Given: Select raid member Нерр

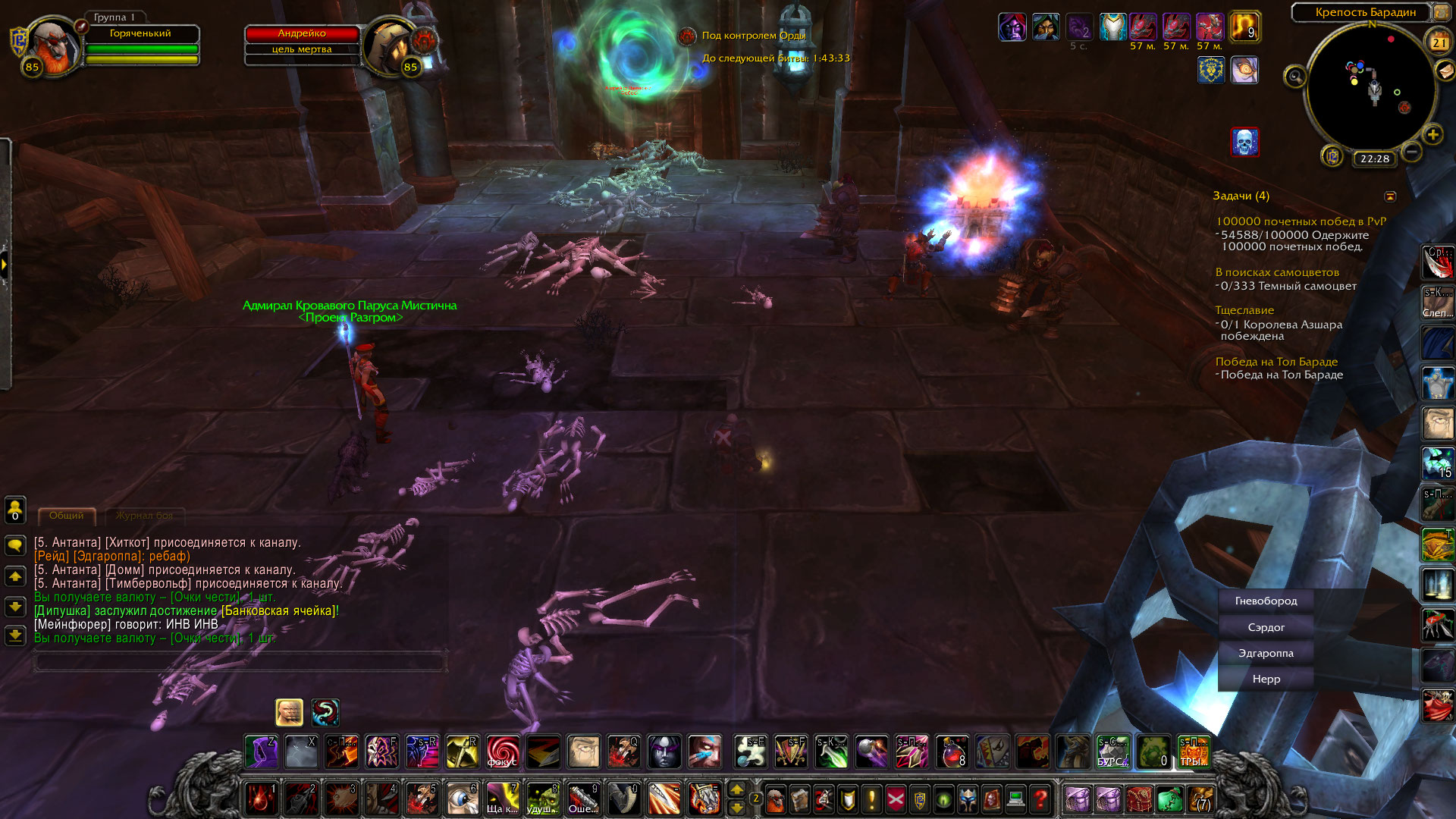Looking at the screenshot, I should click(x=1266, y=679).
